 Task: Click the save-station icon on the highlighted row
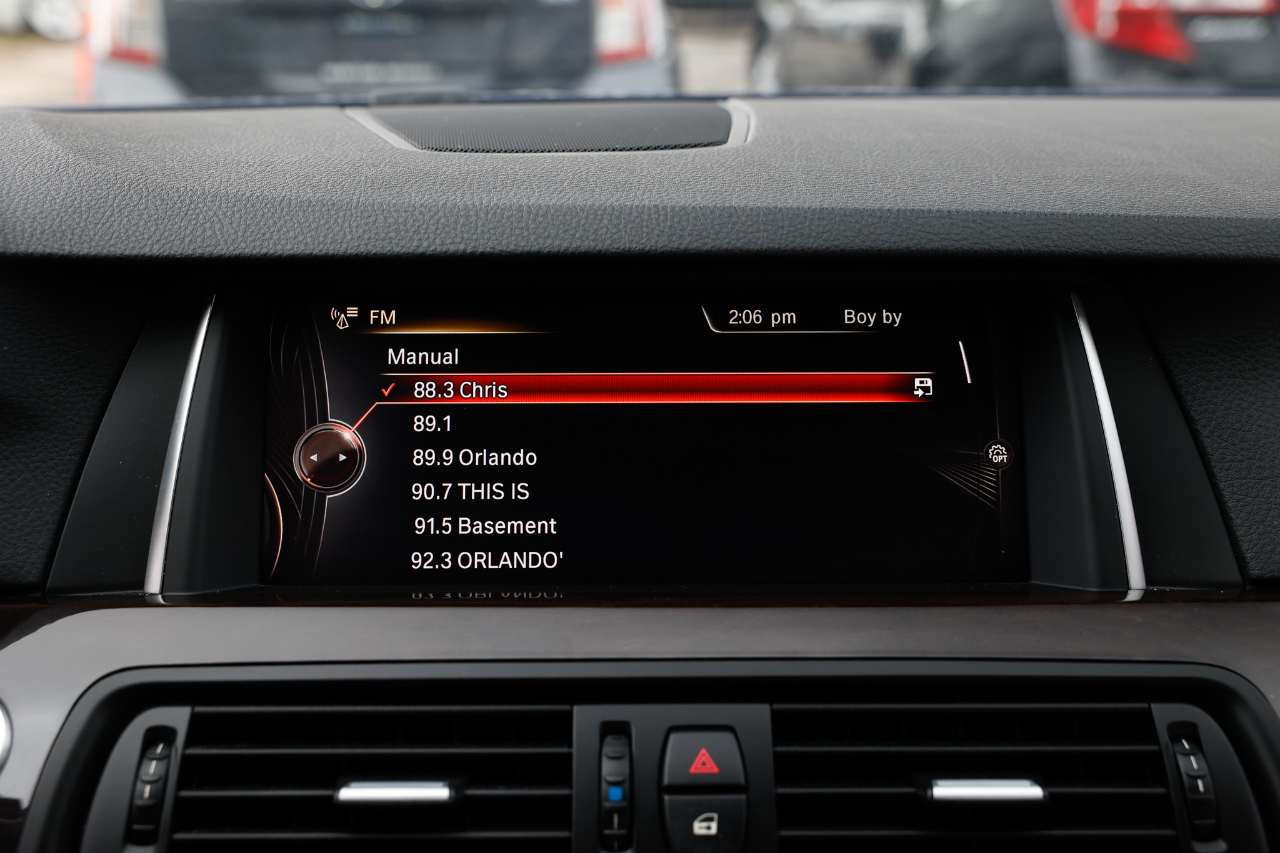pos(922,389)
